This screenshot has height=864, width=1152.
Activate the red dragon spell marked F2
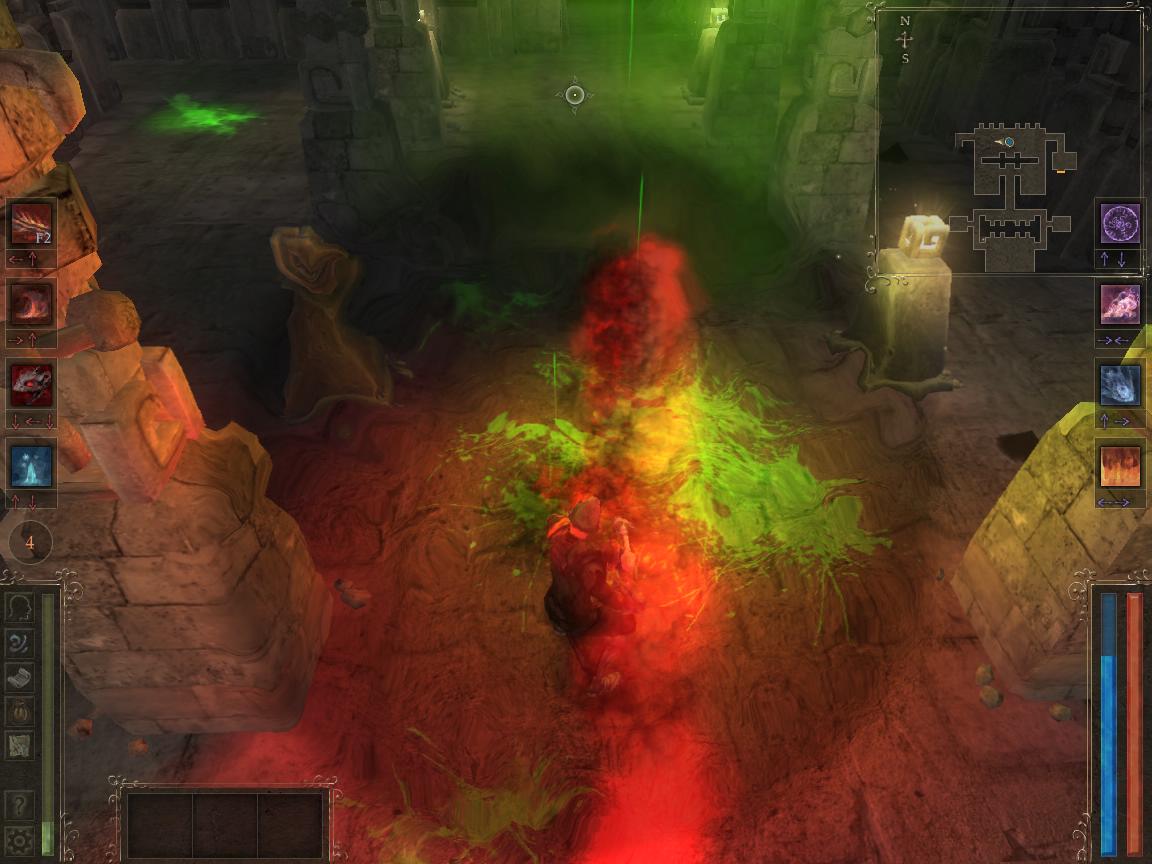[x=30, y=224]
